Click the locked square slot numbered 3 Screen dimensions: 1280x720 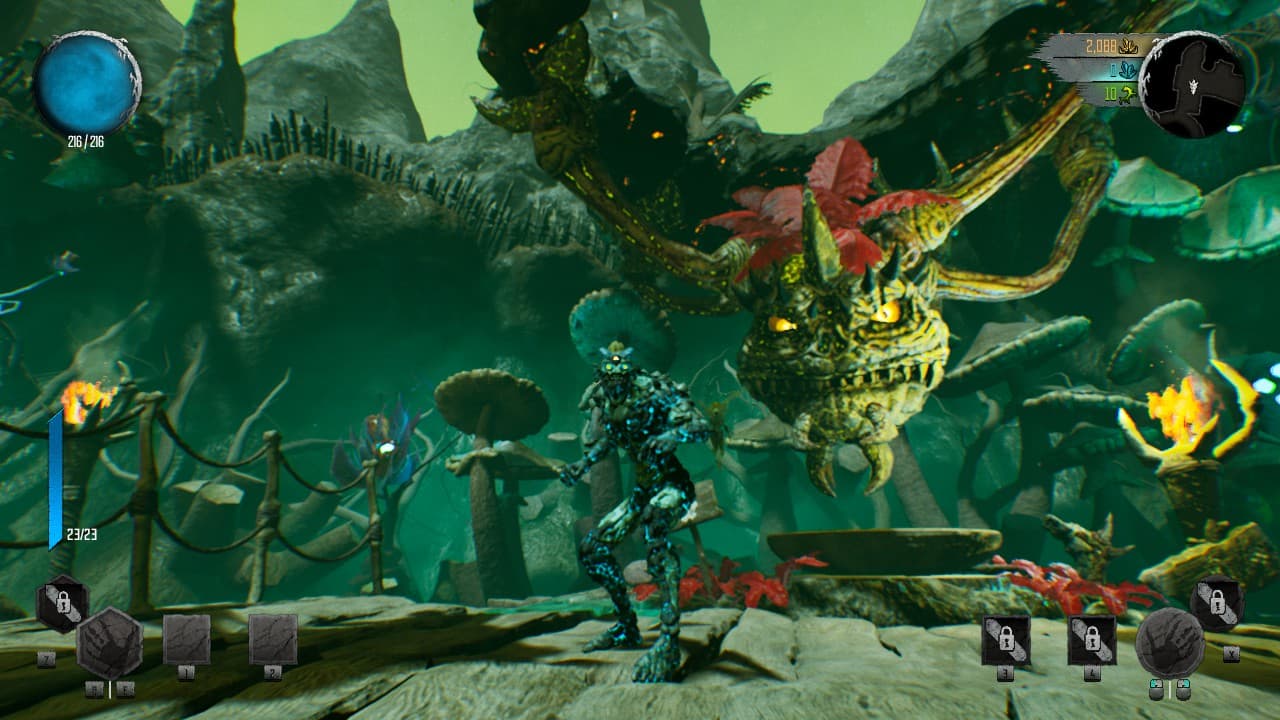1006,640
